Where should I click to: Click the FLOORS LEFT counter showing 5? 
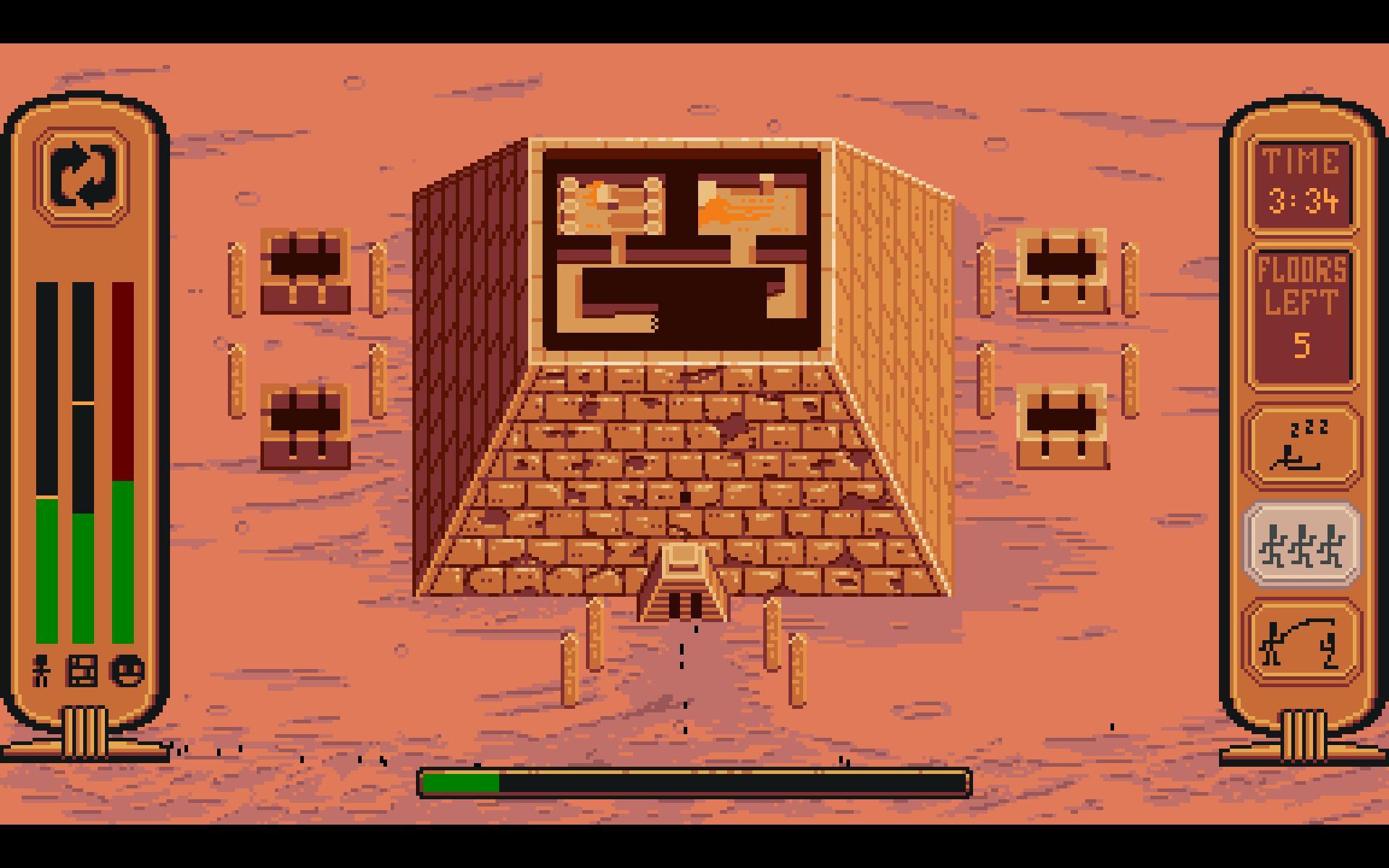point(1300,318)
